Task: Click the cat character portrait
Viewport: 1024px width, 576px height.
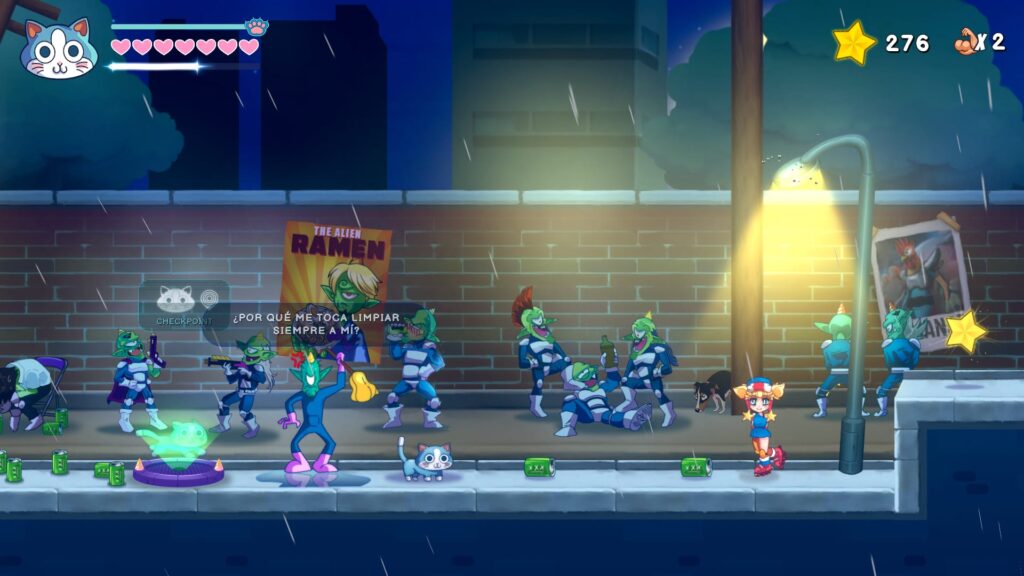Action: 57,47
